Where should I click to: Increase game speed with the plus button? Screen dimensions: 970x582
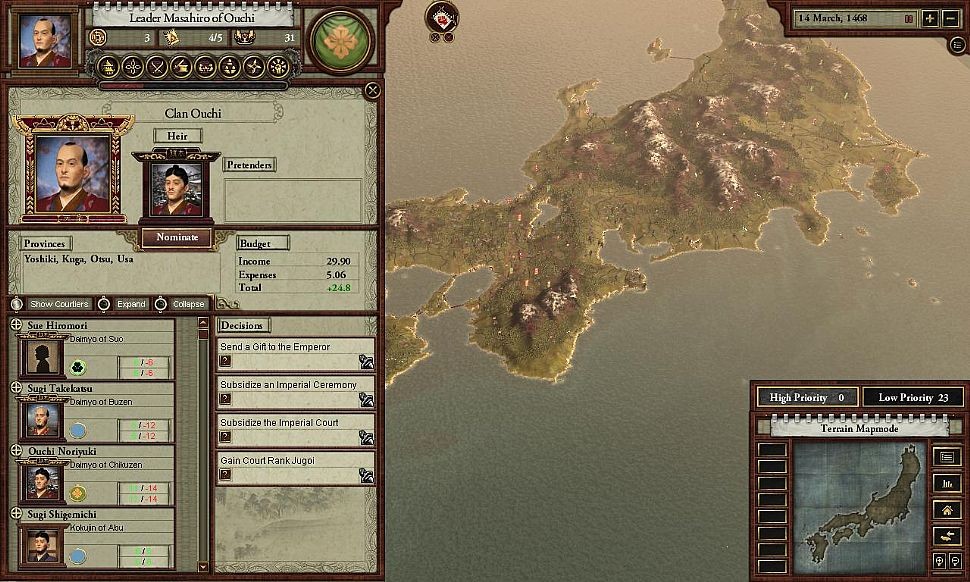tap(929, 19)
